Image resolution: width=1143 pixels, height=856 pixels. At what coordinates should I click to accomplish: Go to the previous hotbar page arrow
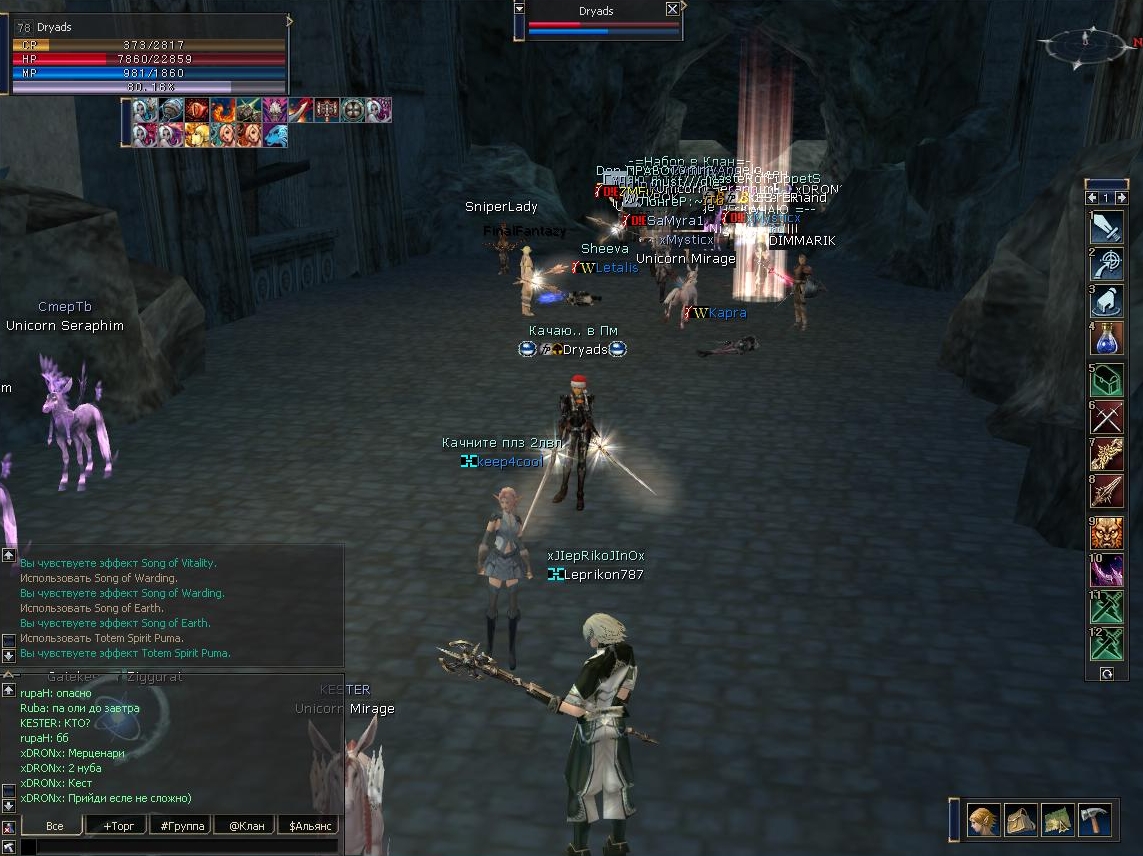tap(1094, 198)
